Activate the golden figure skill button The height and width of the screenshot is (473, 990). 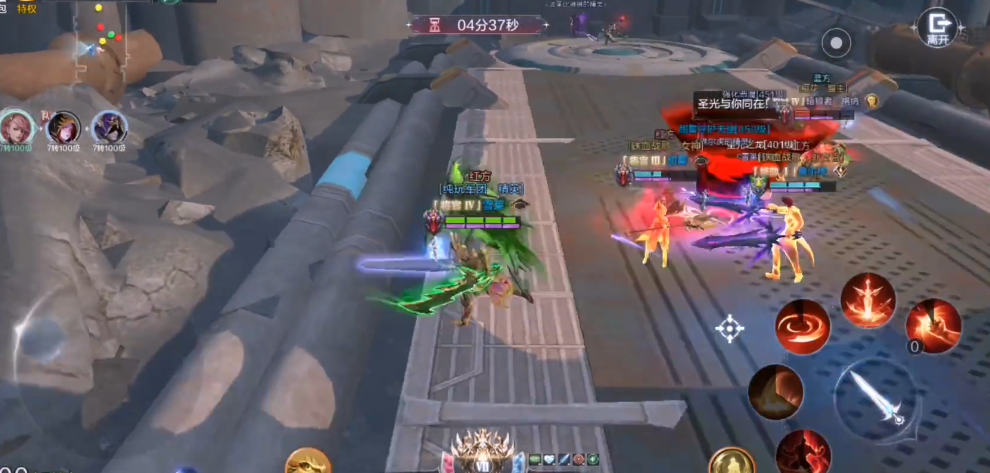coord(733,461)
